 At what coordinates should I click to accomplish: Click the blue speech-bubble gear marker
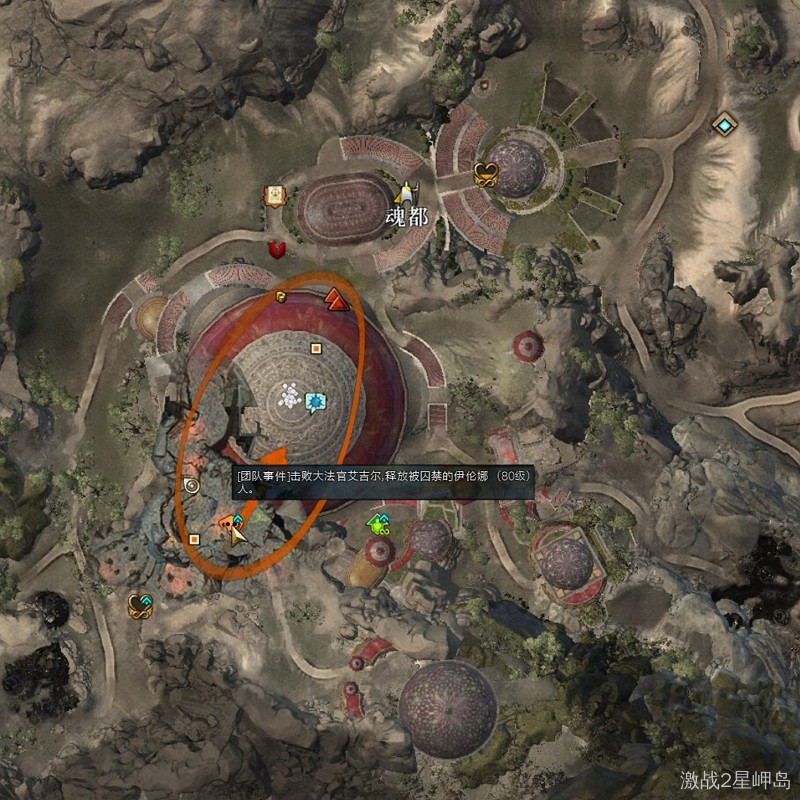(x=316, y=403)
